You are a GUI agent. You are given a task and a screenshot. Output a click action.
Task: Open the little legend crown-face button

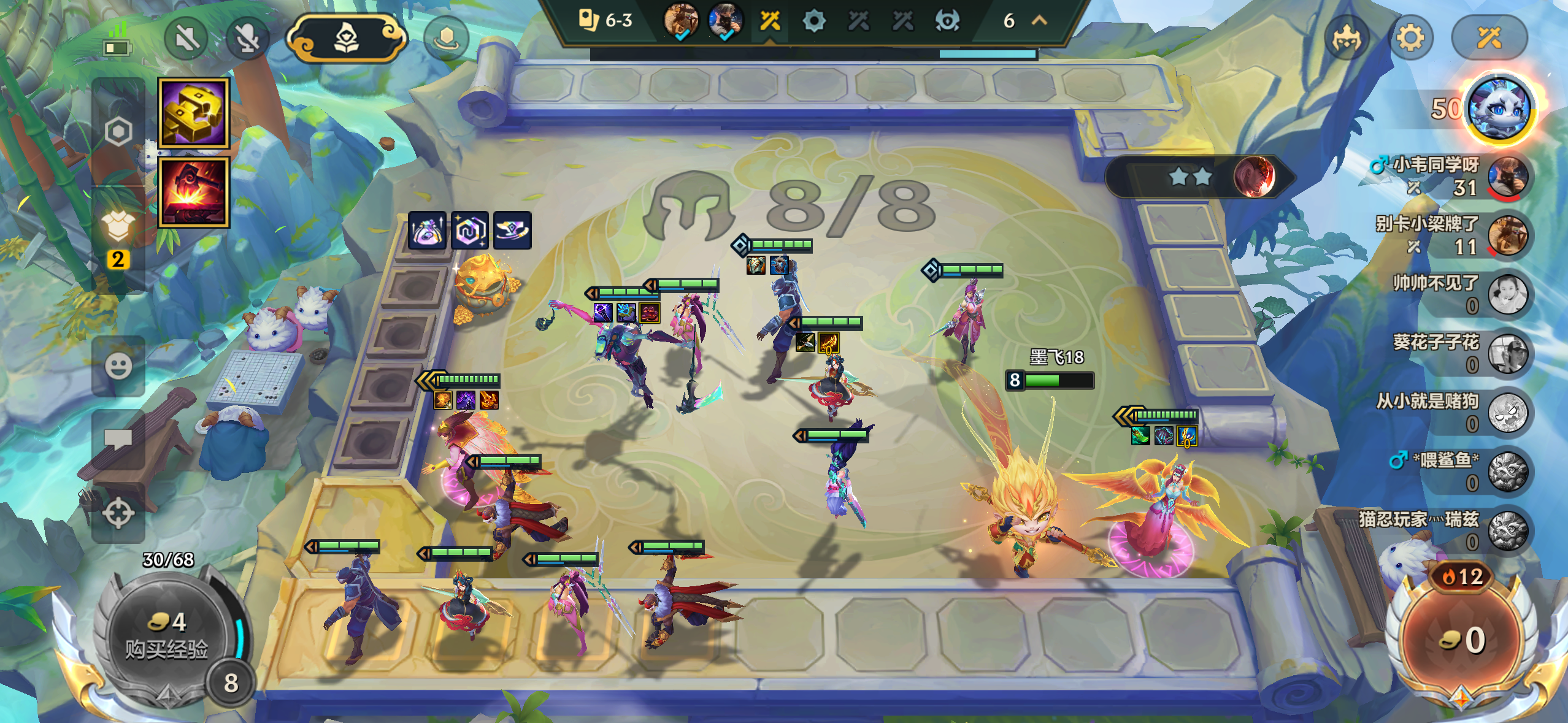click(1347, 39)
